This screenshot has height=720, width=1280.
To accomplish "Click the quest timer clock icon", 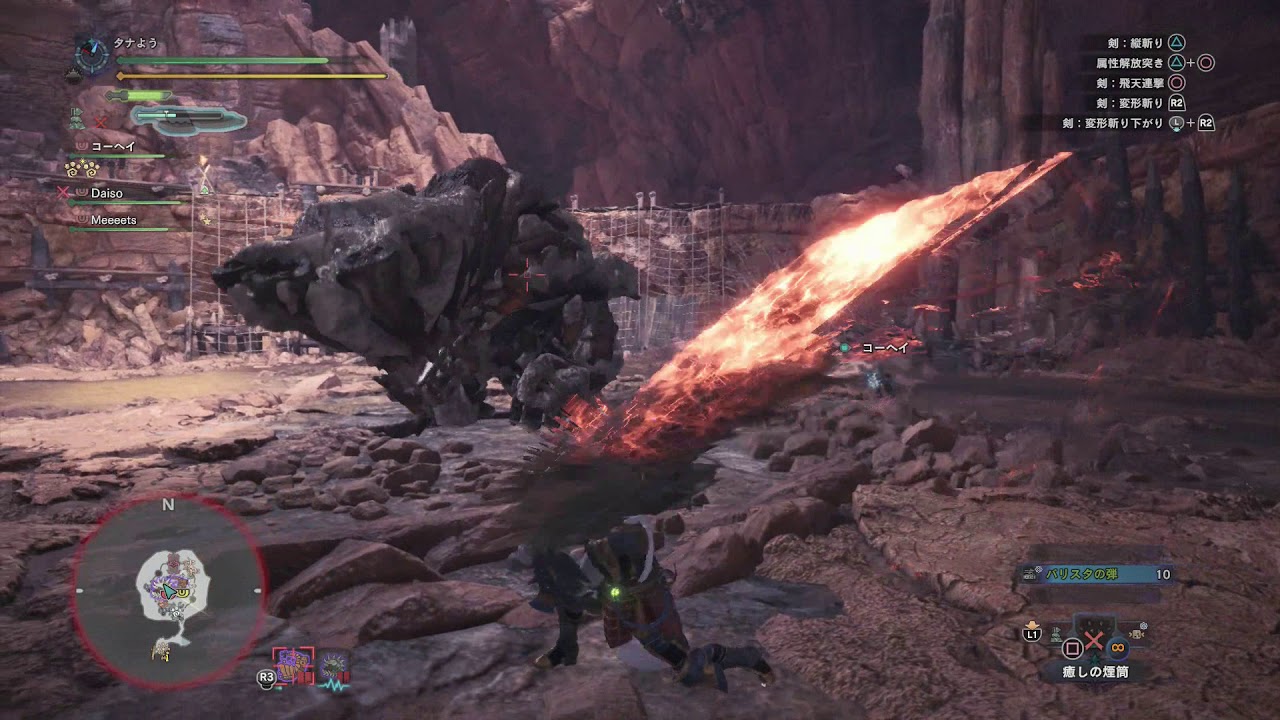I will tap(92, 54).
